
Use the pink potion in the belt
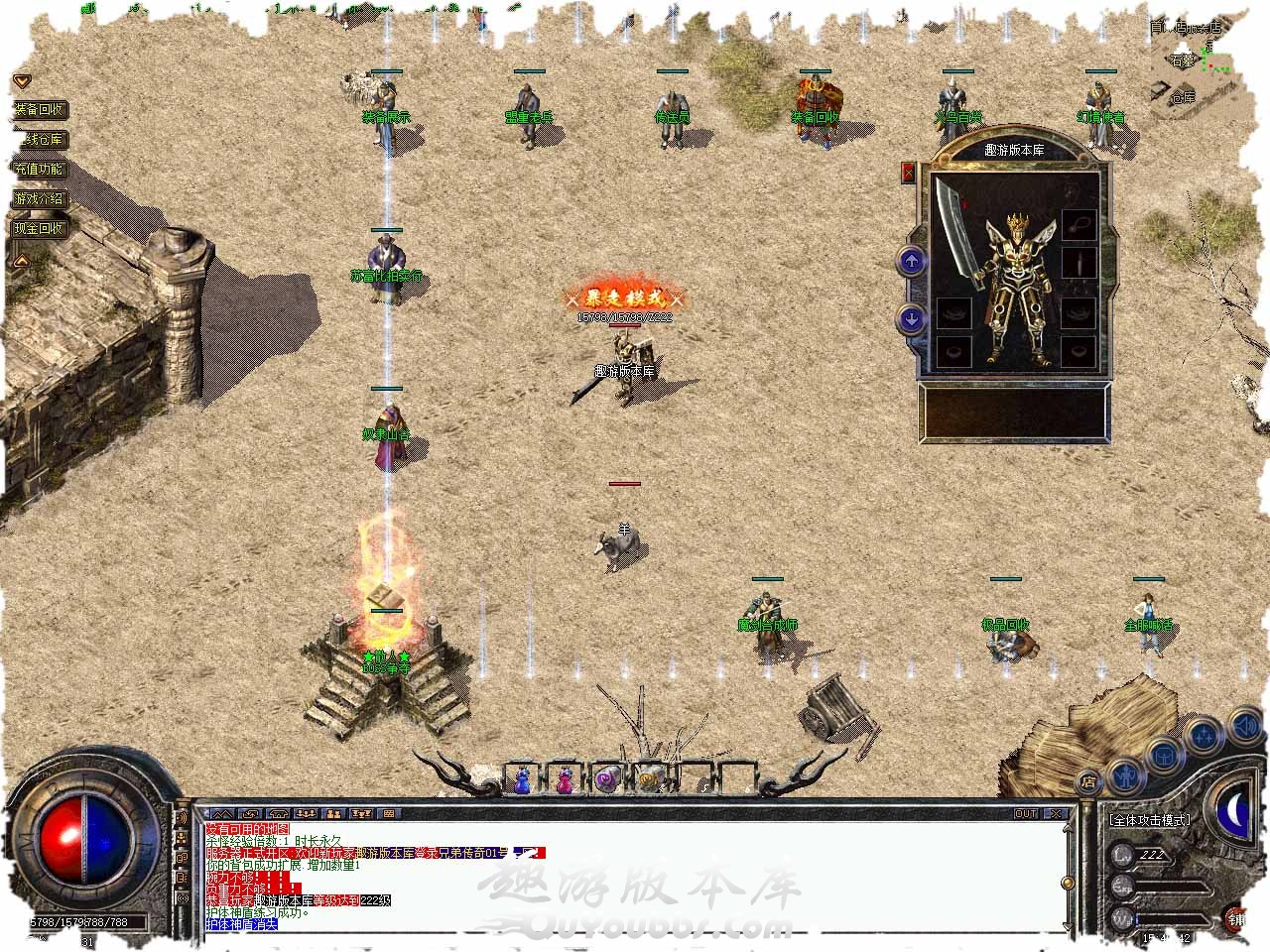click(565, 780)
